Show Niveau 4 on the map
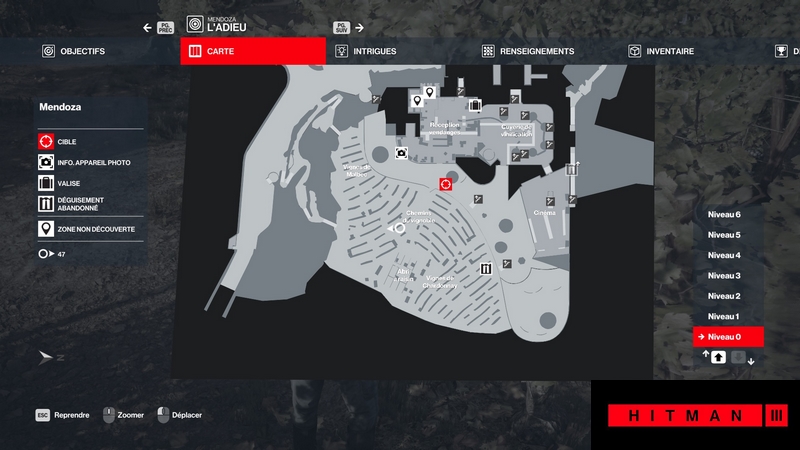 pos(724,255)
